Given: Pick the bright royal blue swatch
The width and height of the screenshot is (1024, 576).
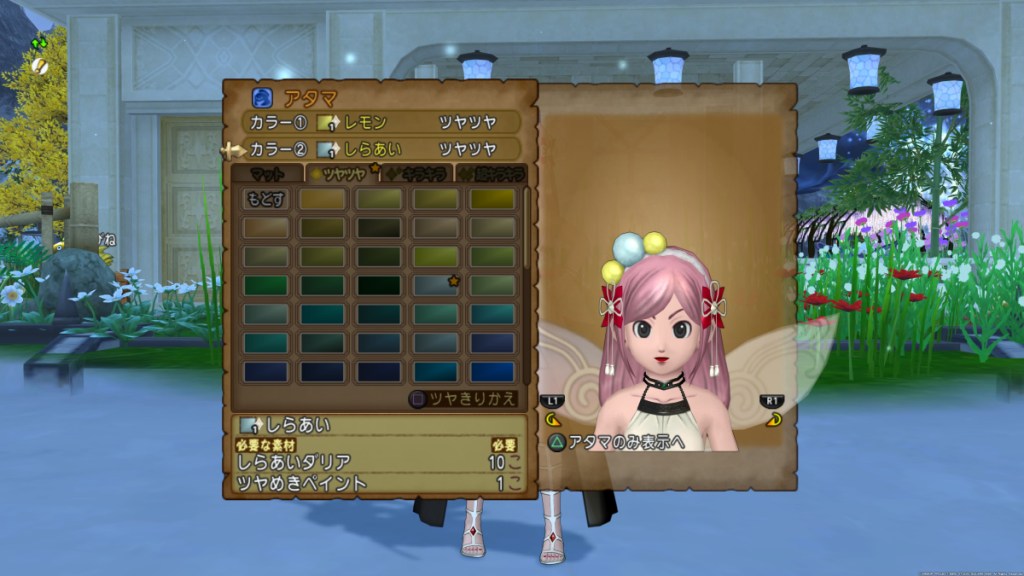Looking at the screenshot, I should 493,372.
